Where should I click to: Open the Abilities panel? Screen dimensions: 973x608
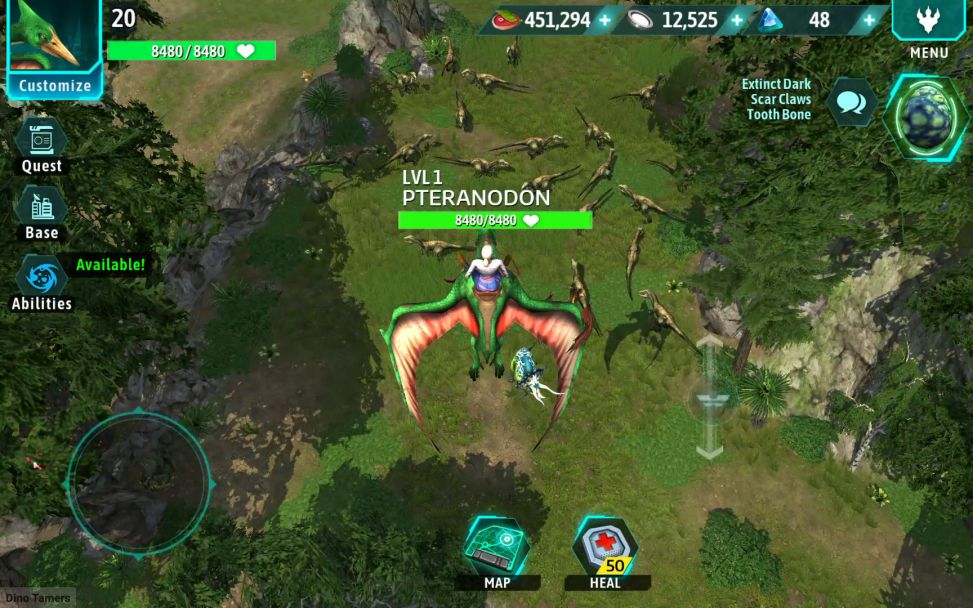[x=42, y=277]
